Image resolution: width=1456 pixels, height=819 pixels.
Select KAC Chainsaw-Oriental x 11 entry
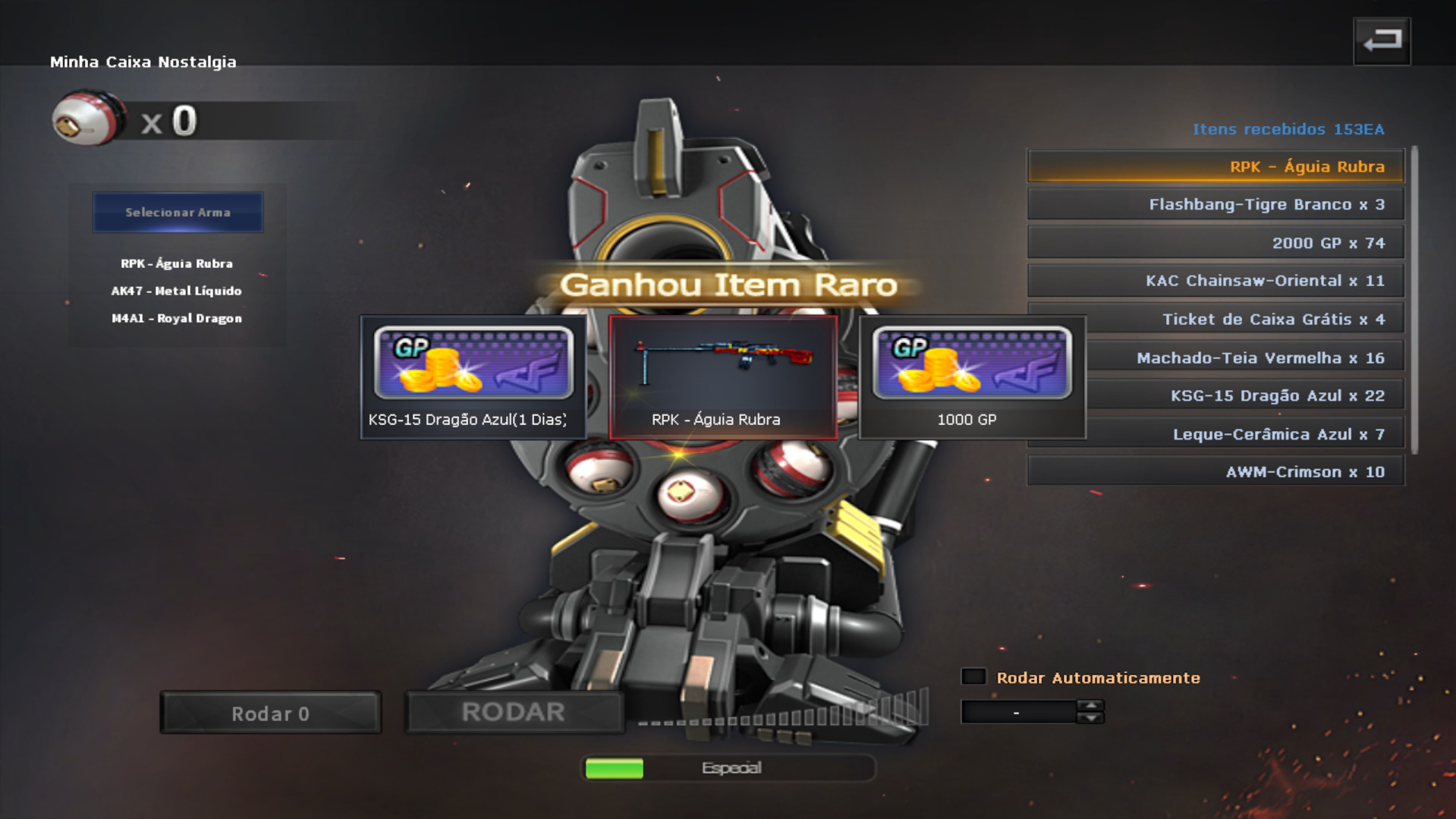(x=1215, y=282)
